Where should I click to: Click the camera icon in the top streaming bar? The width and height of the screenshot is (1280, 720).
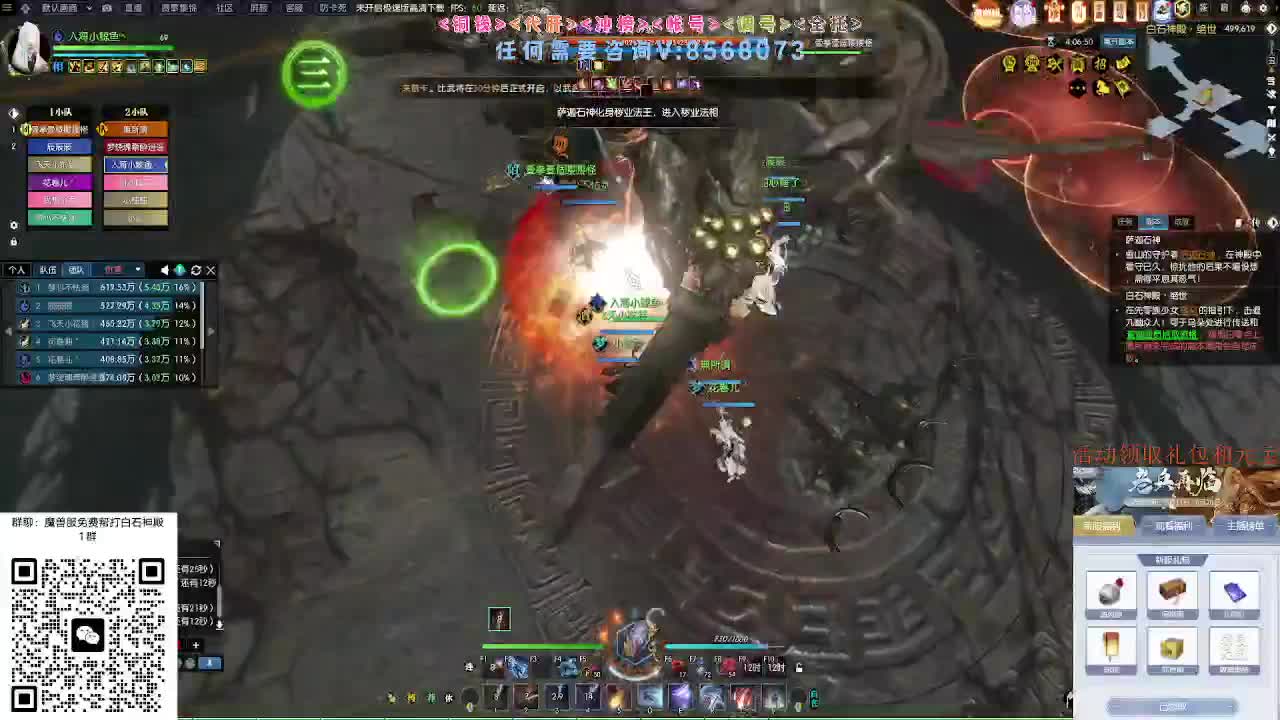pyautogui.click(x=107, y=8)
